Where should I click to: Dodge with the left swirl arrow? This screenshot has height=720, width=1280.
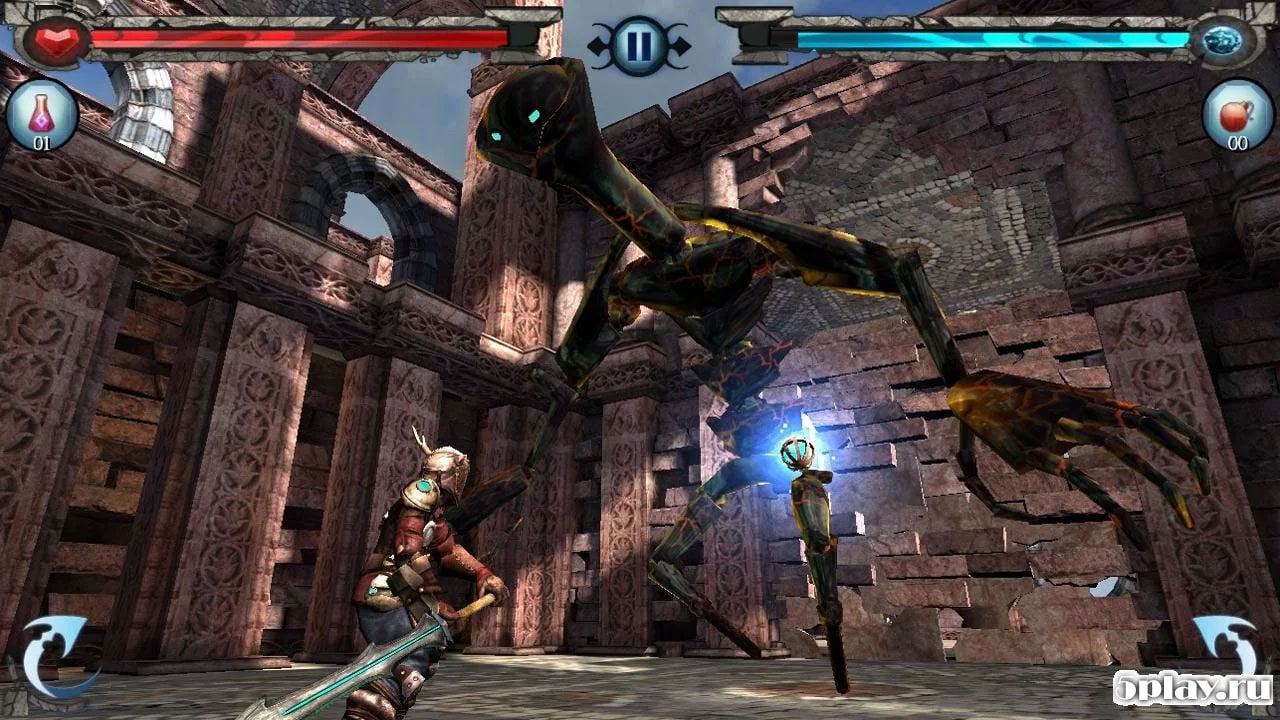coord(57,655)
